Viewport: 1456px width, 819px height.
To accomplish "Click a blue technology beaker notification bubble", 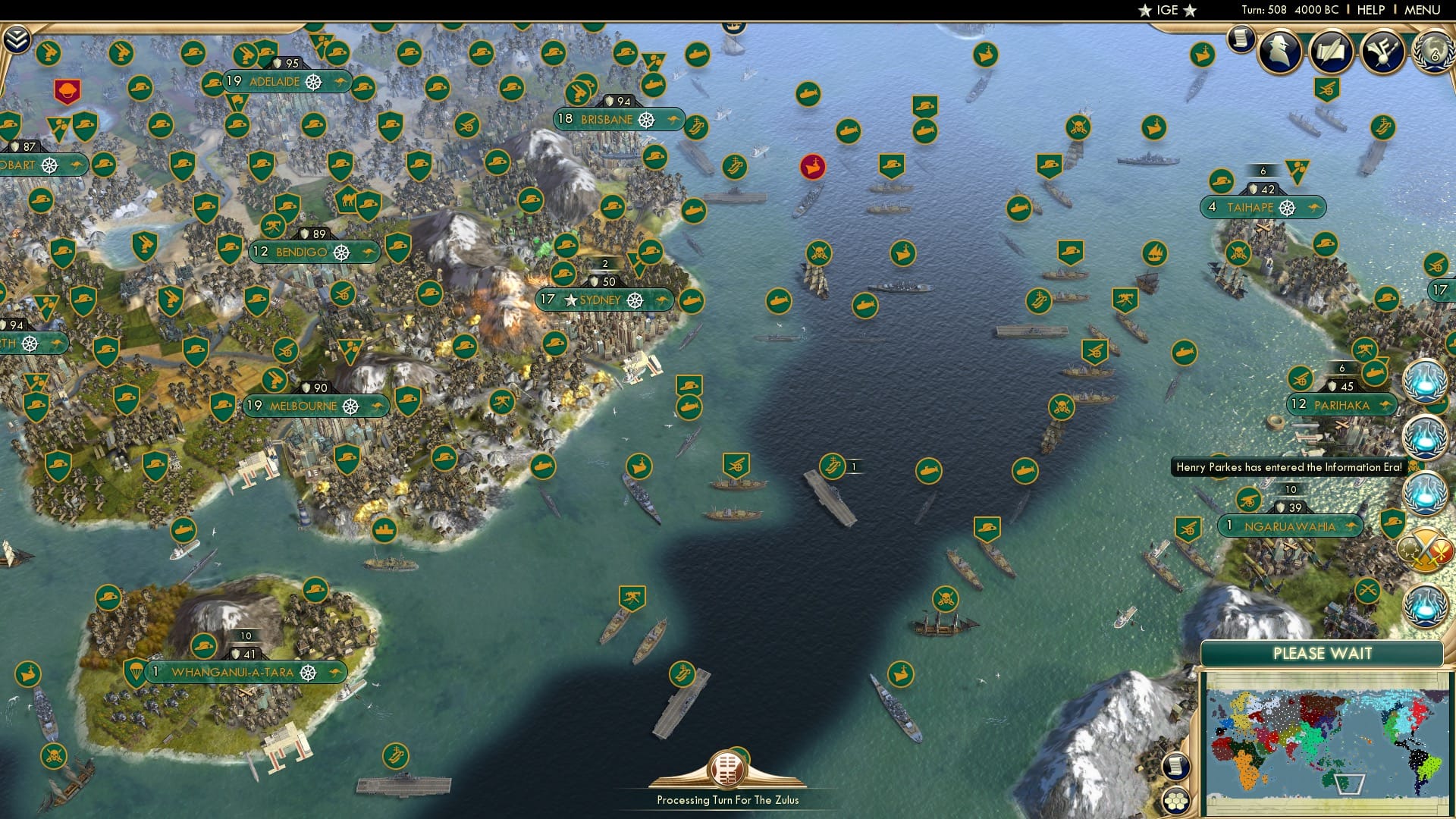I will tap(1426, 383).
